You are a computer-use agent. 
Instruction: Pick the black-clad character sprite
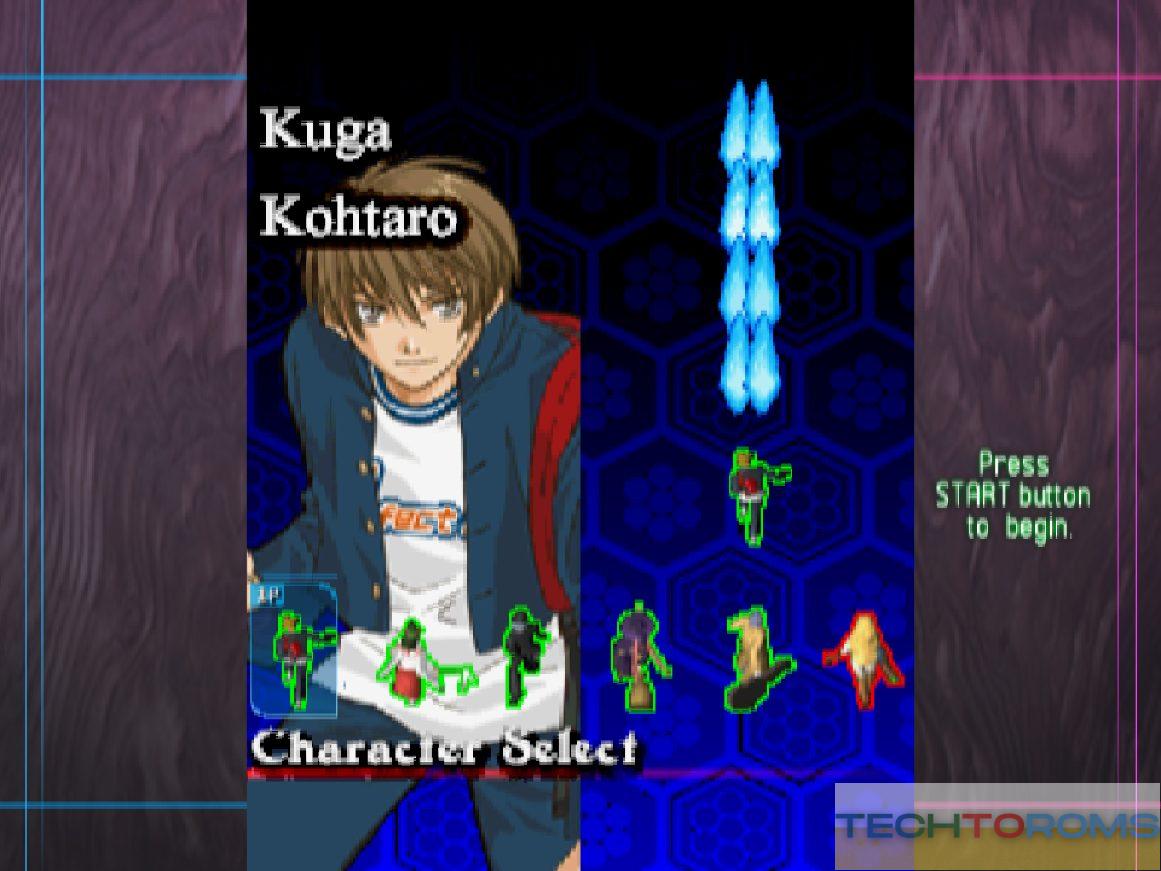[524, 655]
